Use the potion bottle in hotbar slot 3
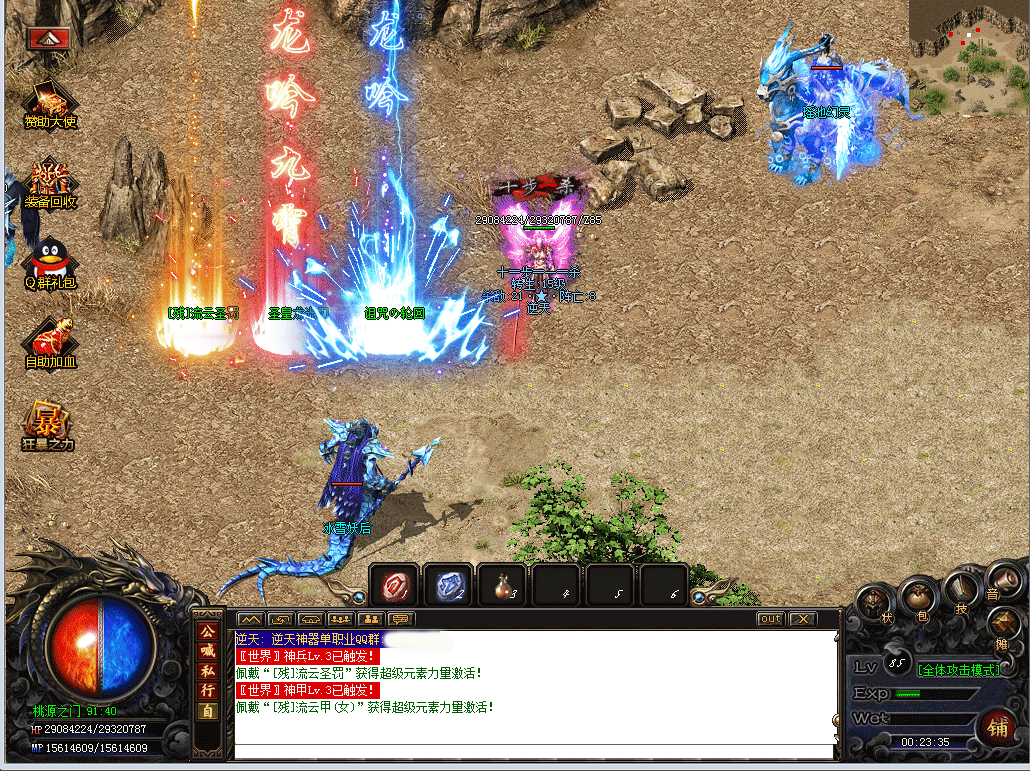 (x=502, y=585)
